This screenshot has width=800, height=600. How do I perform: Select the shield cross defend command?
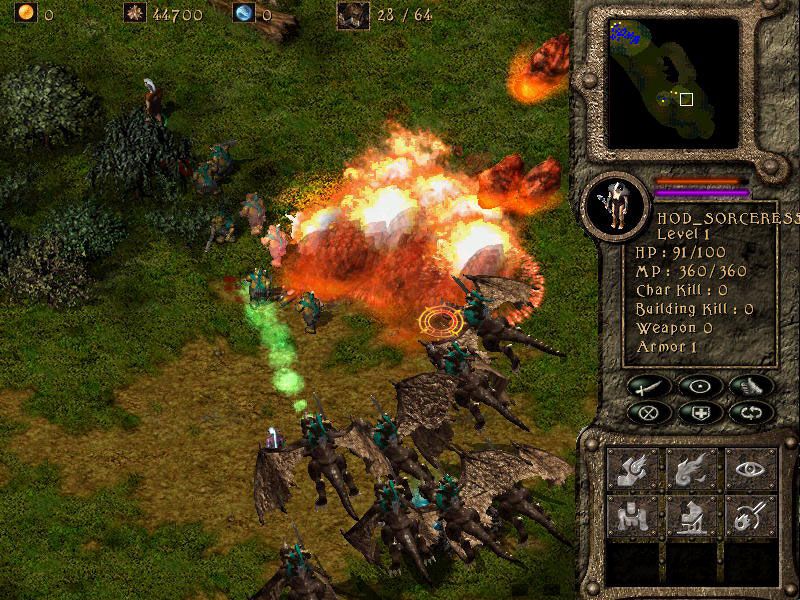point(699,412)
